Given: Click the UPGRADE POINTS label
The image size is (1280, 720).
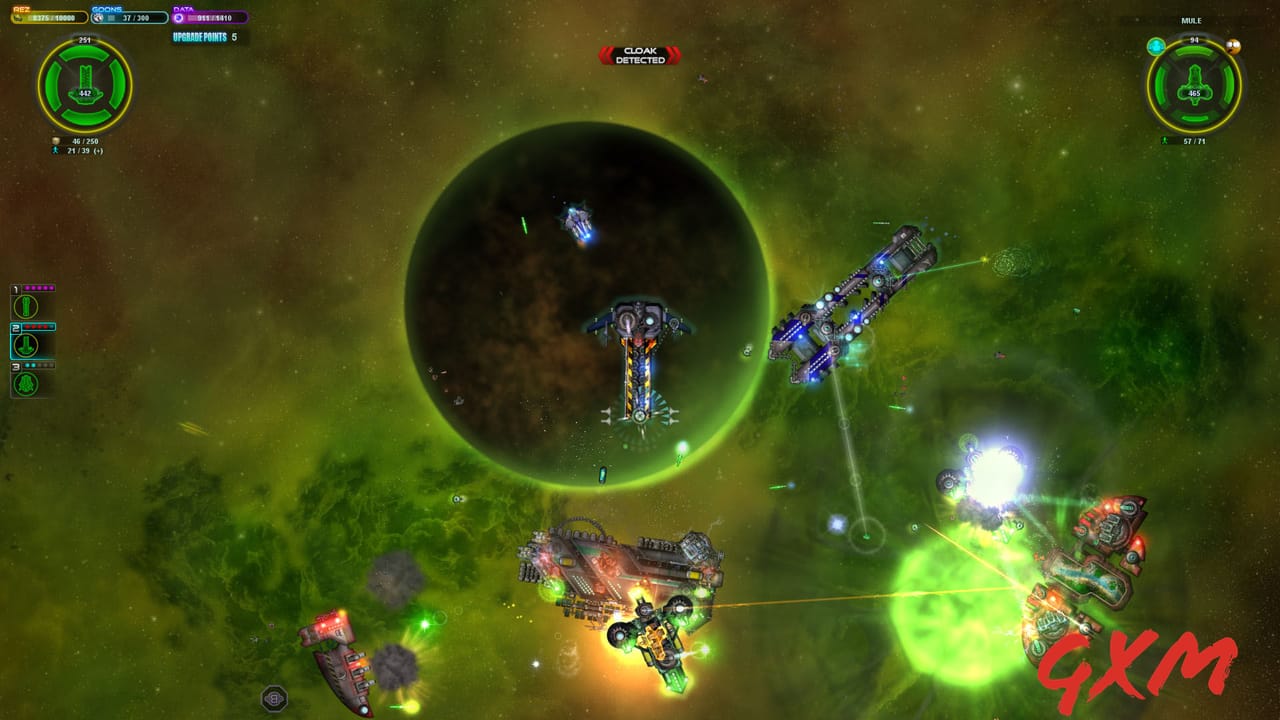Looking at the screenshot, I should [200, 36].
